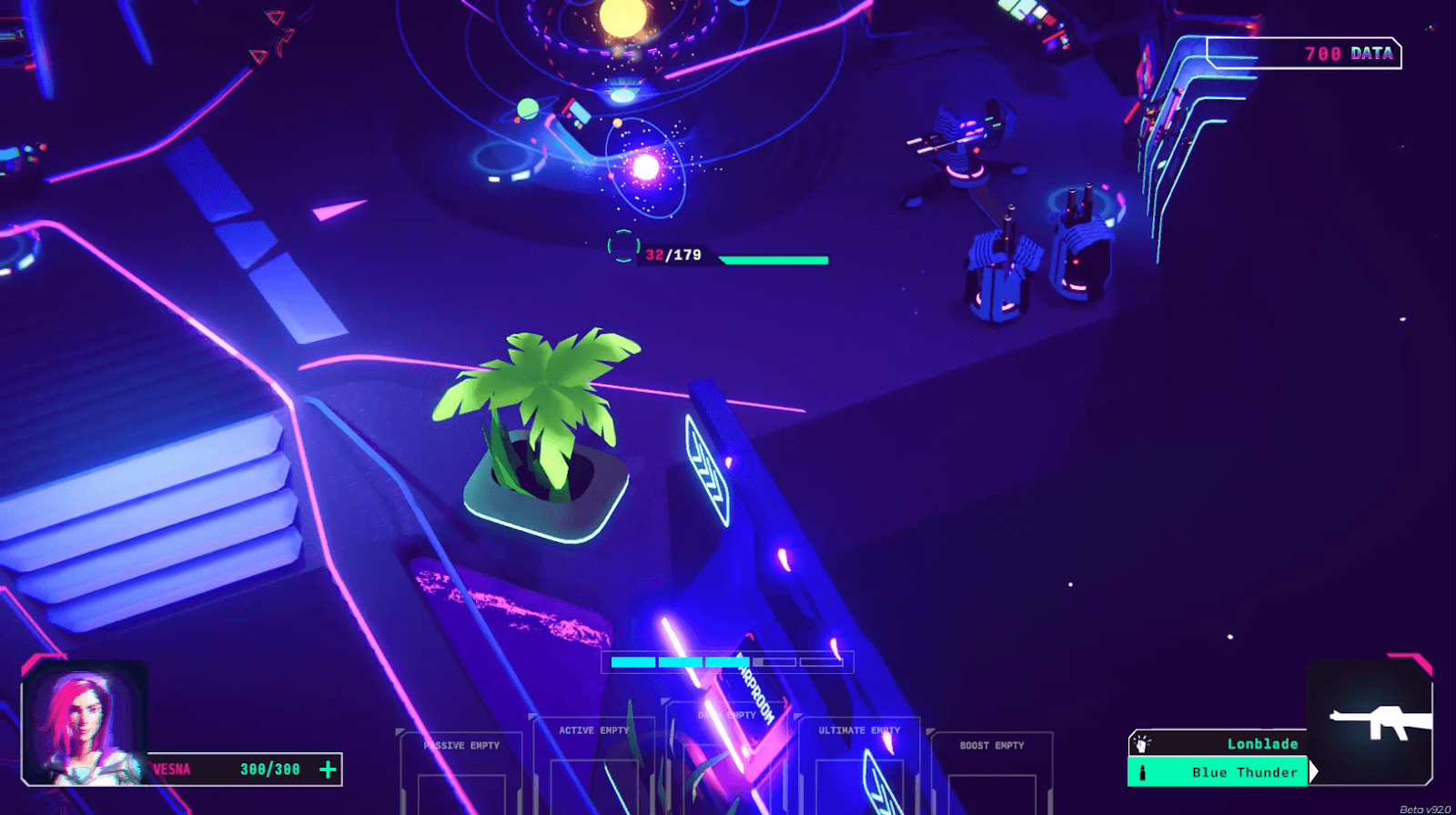
Task: Choose the Ultimate Empty ability slot
Action: point(858,762)
